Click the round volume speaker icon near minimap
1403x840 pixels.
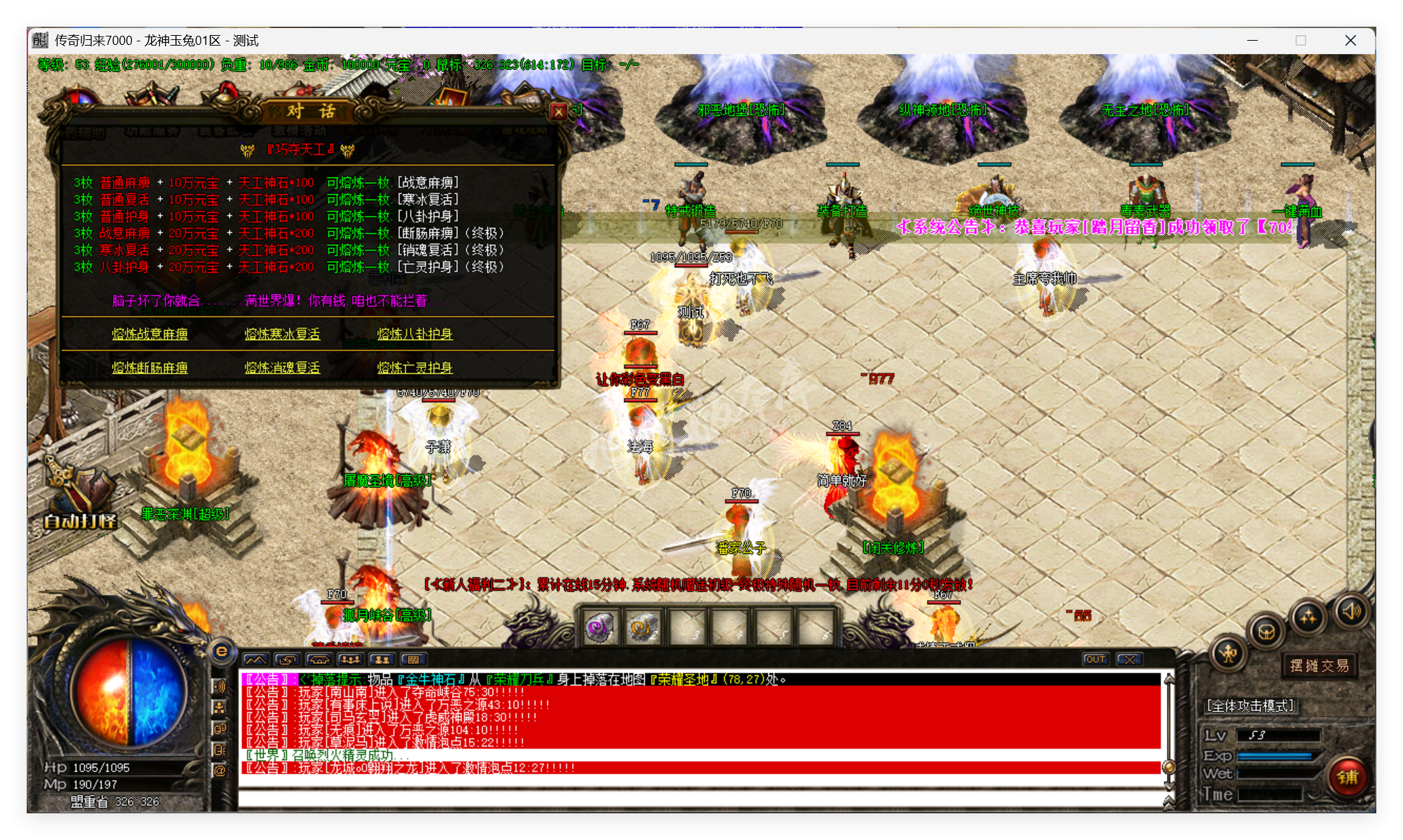click(1352, 612)
